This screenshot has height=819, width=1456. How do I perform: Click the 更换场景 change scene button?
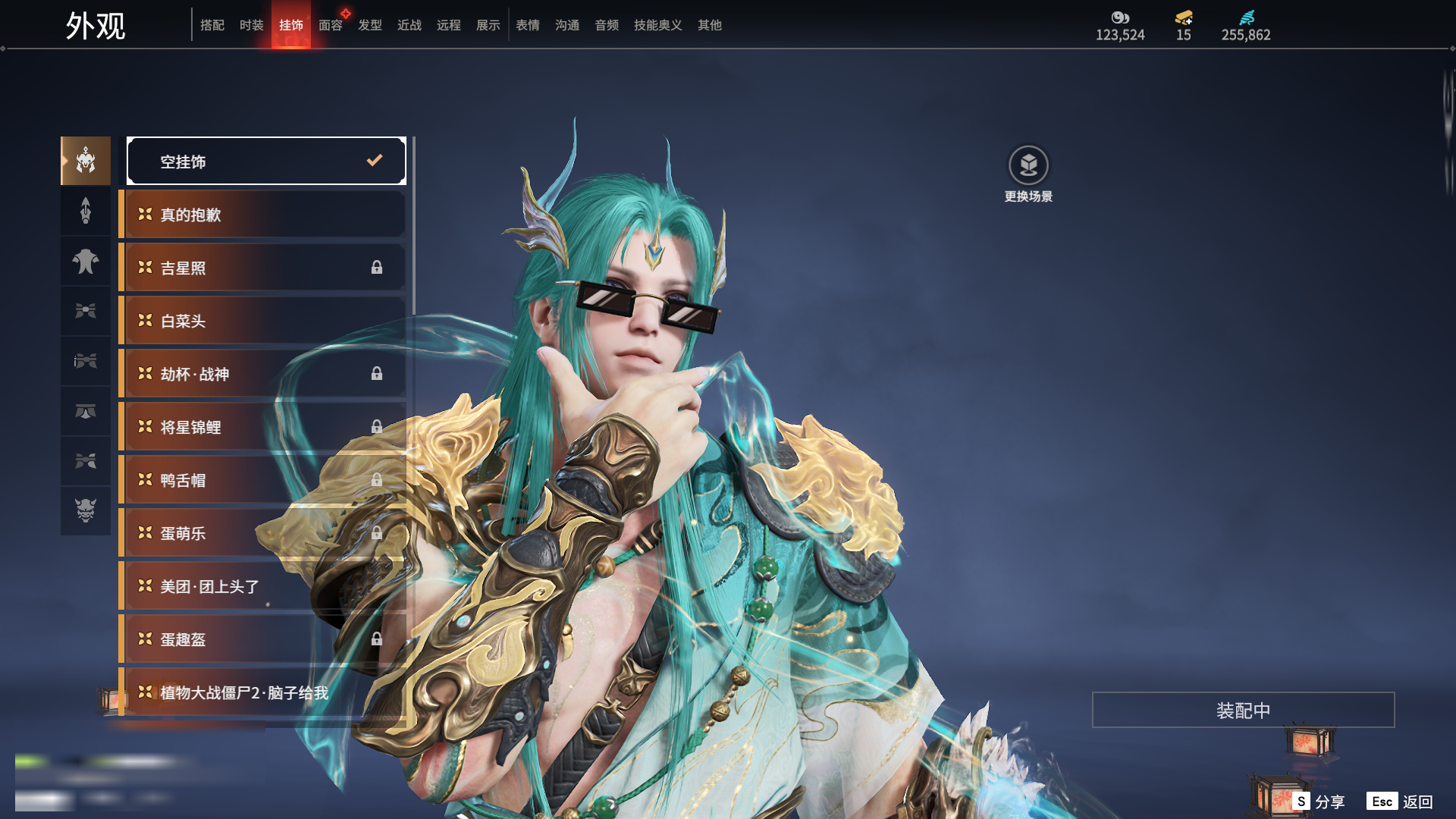pyautogui.click(x=1028, y=174)
